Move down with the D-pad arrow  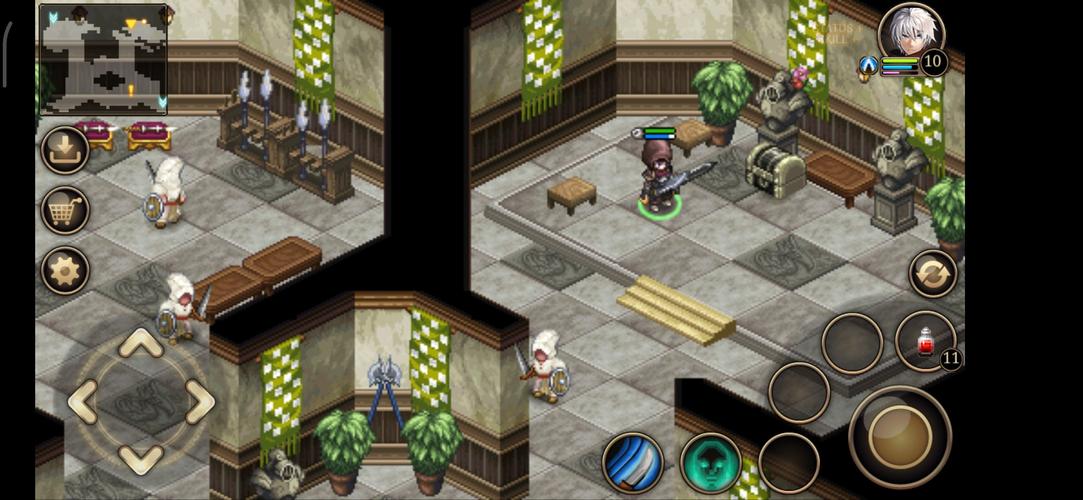(x=141, y=458)
